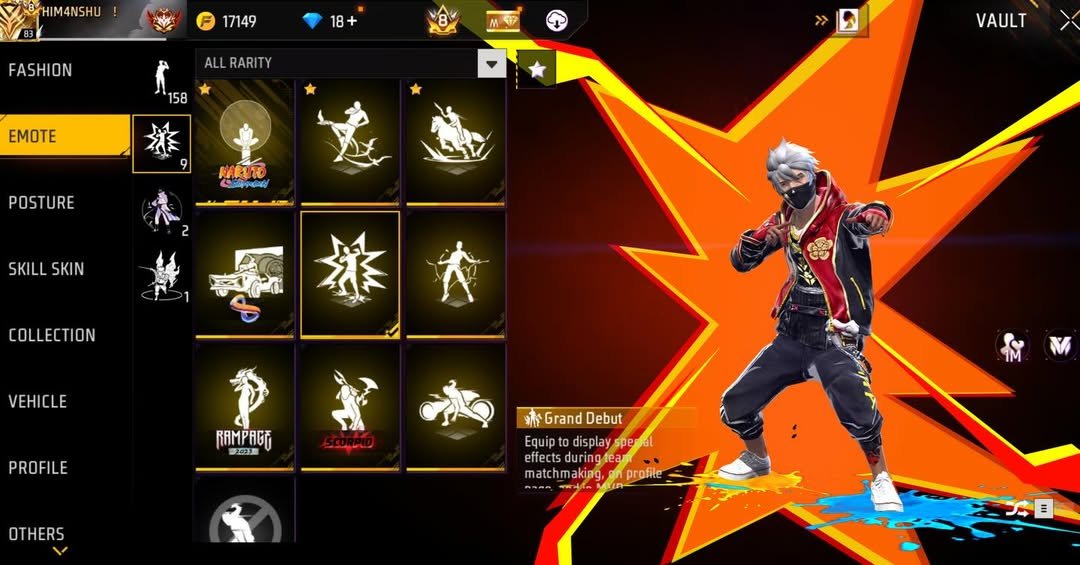Viewport: 1080px width, 565px height.
Task: Switch to the Others tab
Action: pyautogui.click(x=36, y=534)
